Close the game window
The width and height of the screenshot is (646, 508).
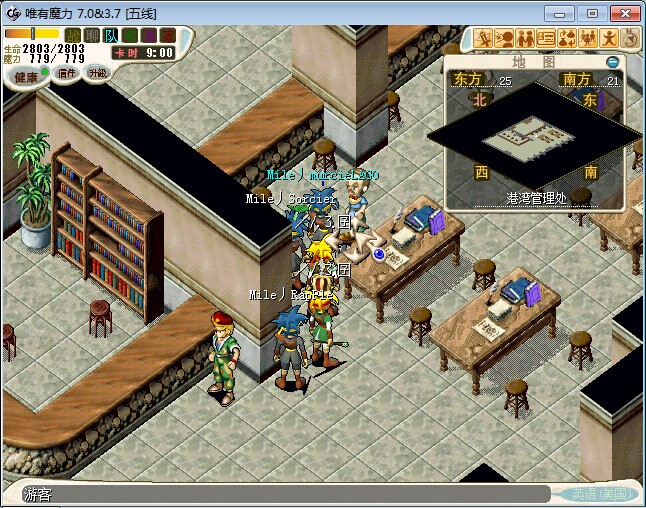(x=622, y=13)
